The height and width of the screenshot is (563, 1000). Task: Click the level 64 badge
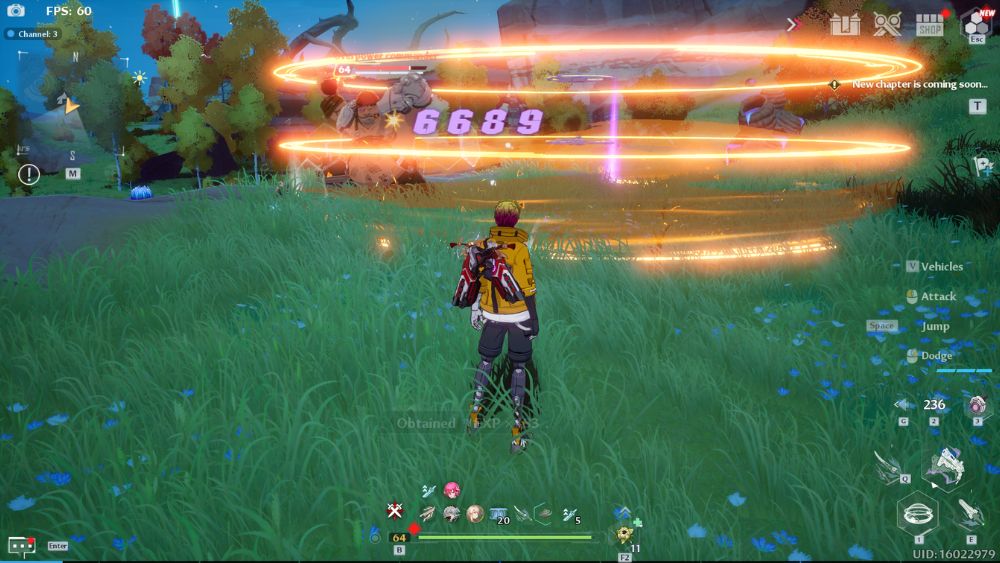399,538
